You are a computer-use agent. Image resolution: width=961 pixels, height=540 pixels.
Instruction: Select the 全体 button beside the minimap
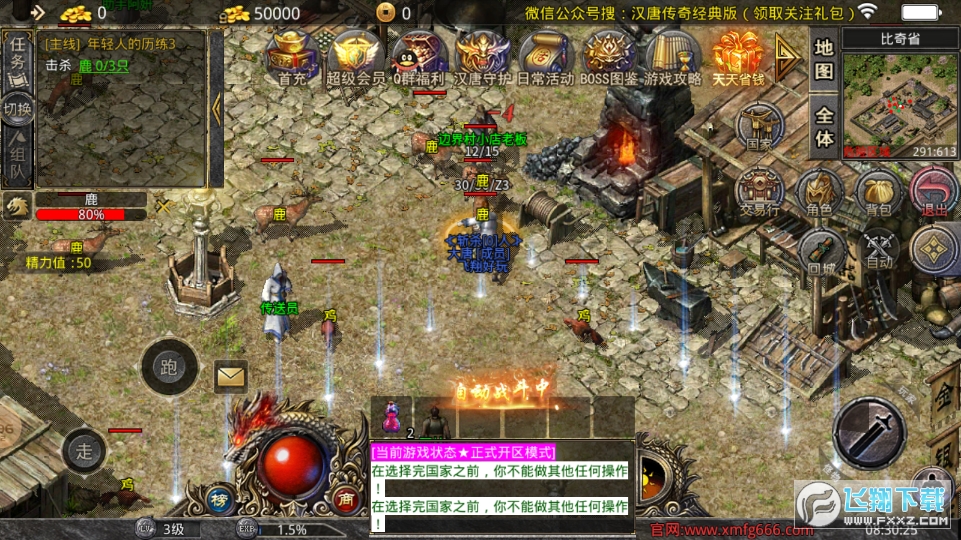(x=824, y=127)
